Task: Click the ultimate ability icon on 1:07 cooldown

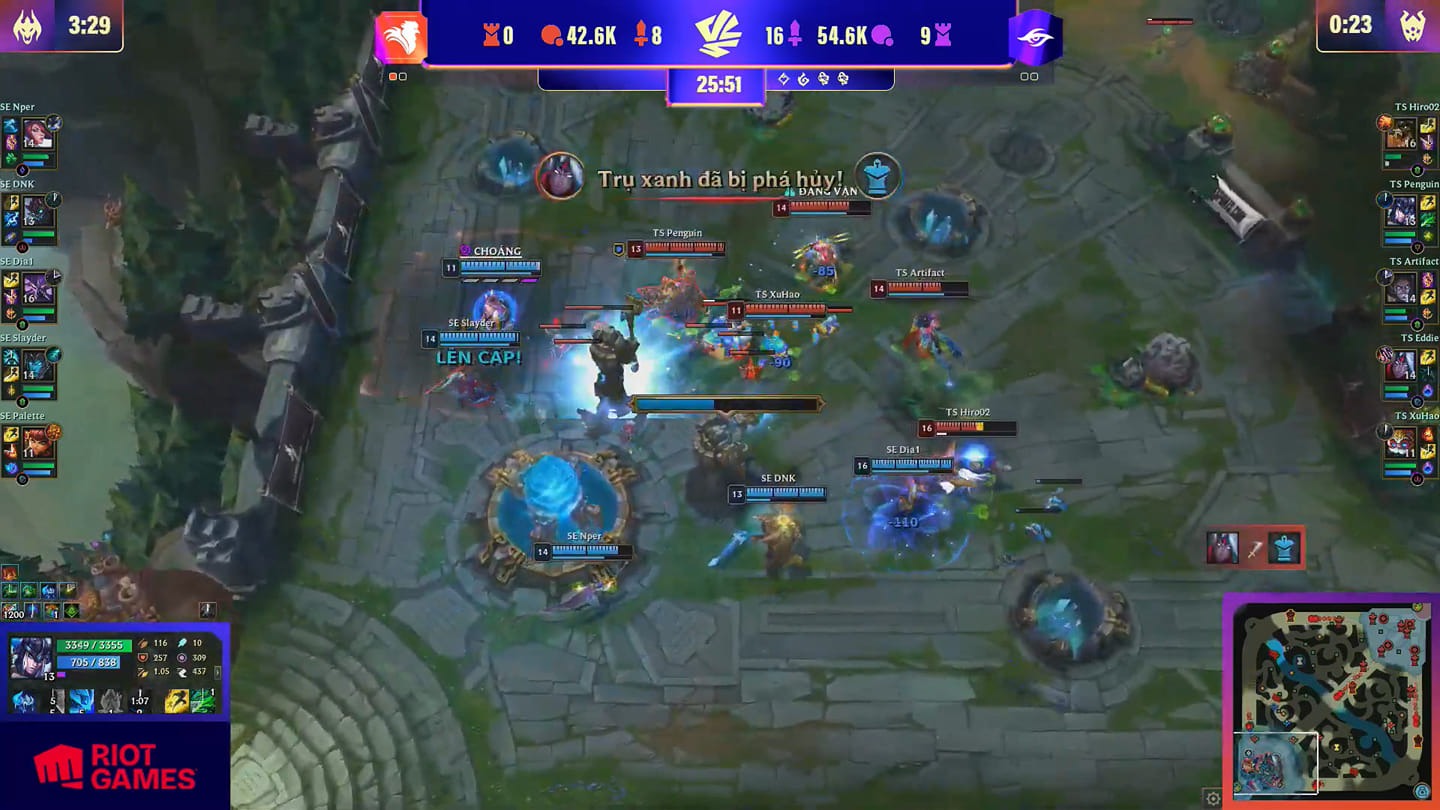Action: 139,699
